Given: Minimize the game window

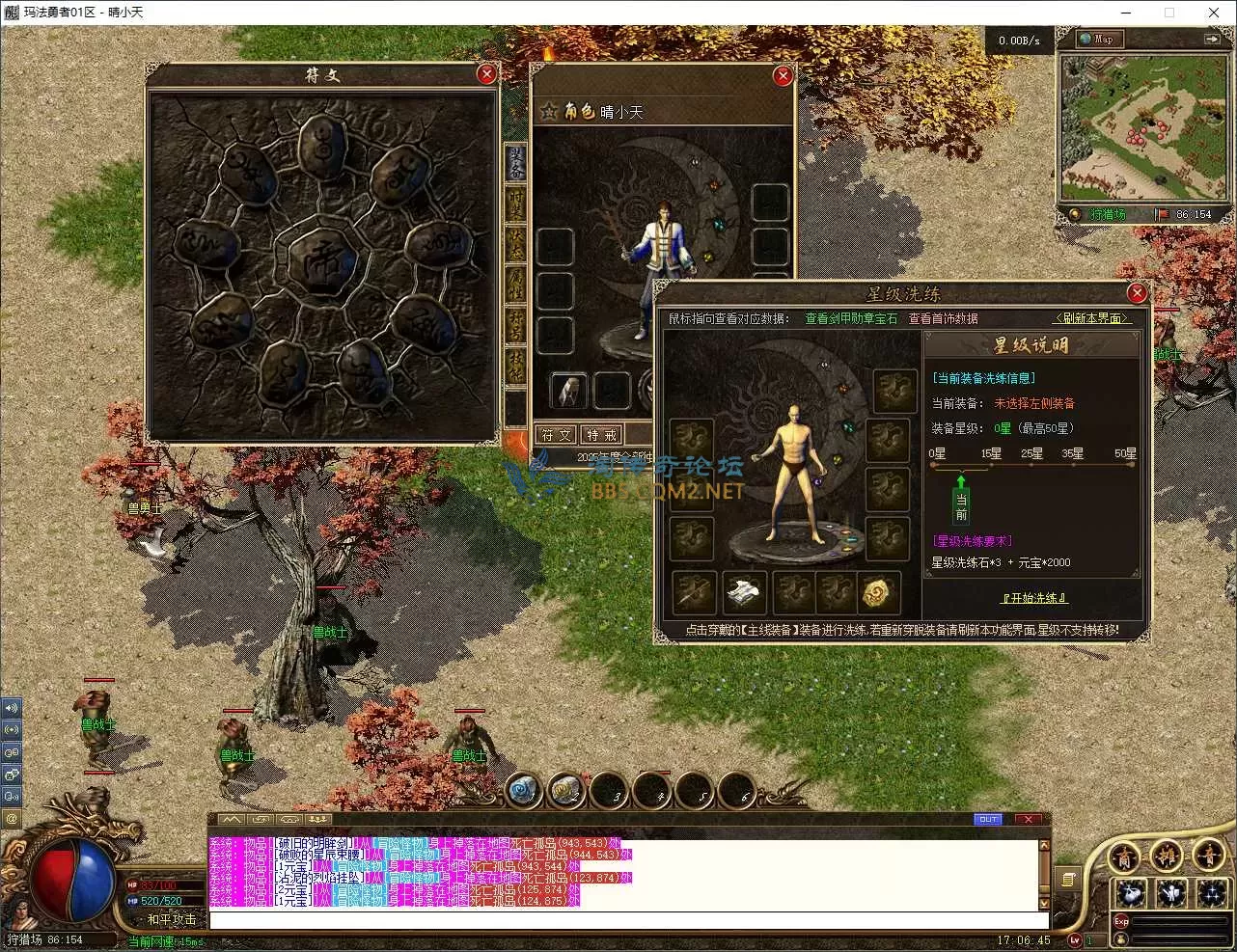Looking at the screenshot, I should [1126, 13].
